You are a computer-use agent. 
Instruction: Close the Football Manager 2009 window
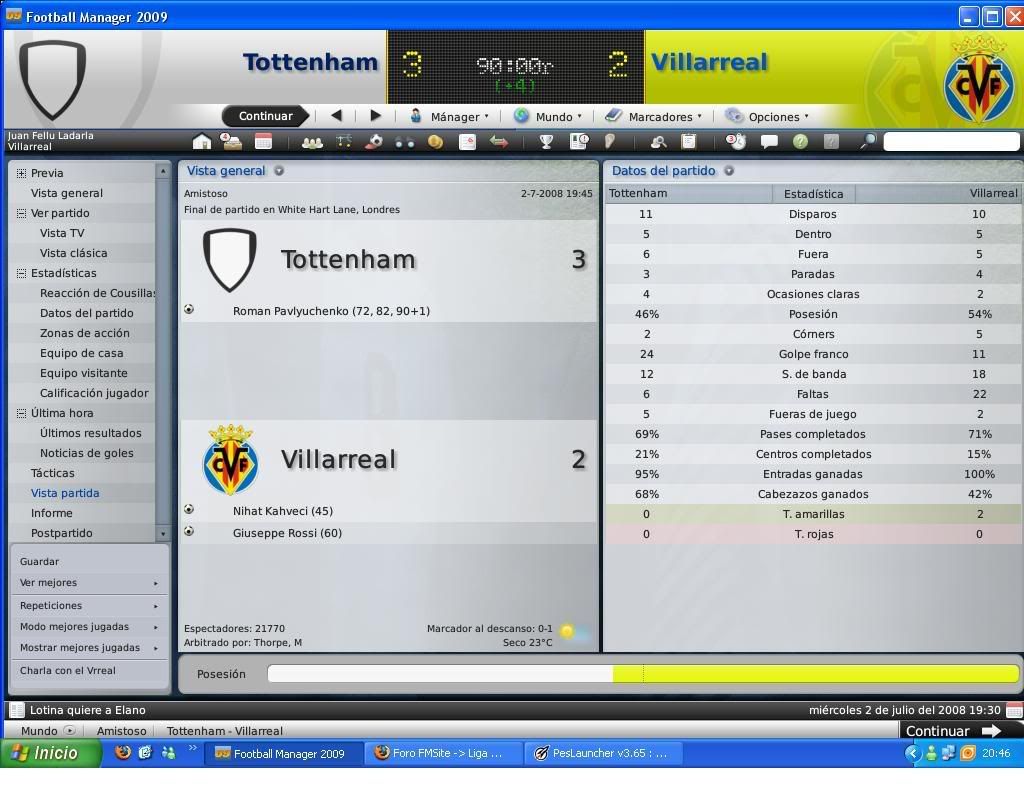tap(1014, 16)
